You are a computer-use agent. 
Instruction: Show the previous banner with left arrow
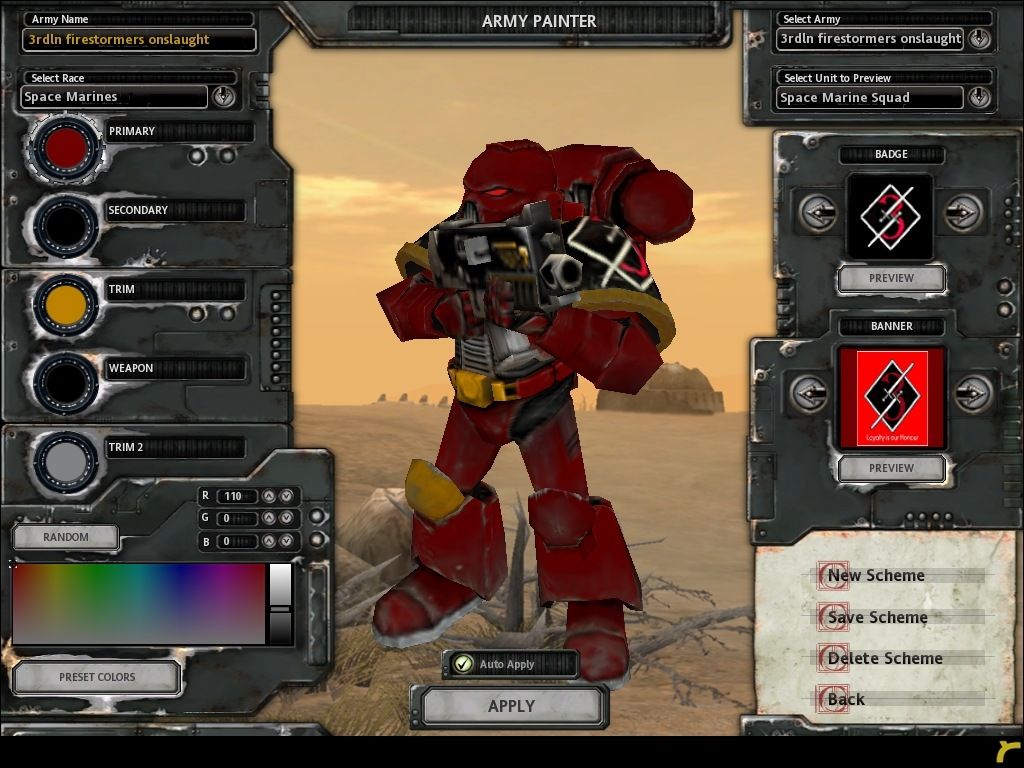click(809, 394)
